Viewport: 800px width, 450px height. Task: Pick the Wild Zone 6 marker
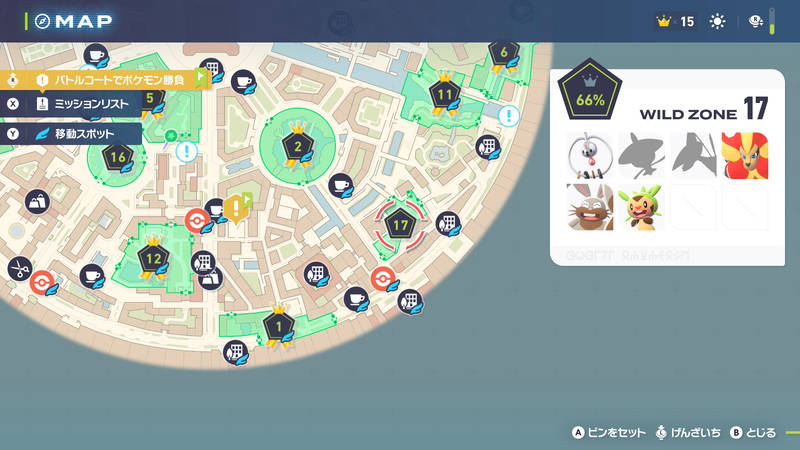coord(504,53)
